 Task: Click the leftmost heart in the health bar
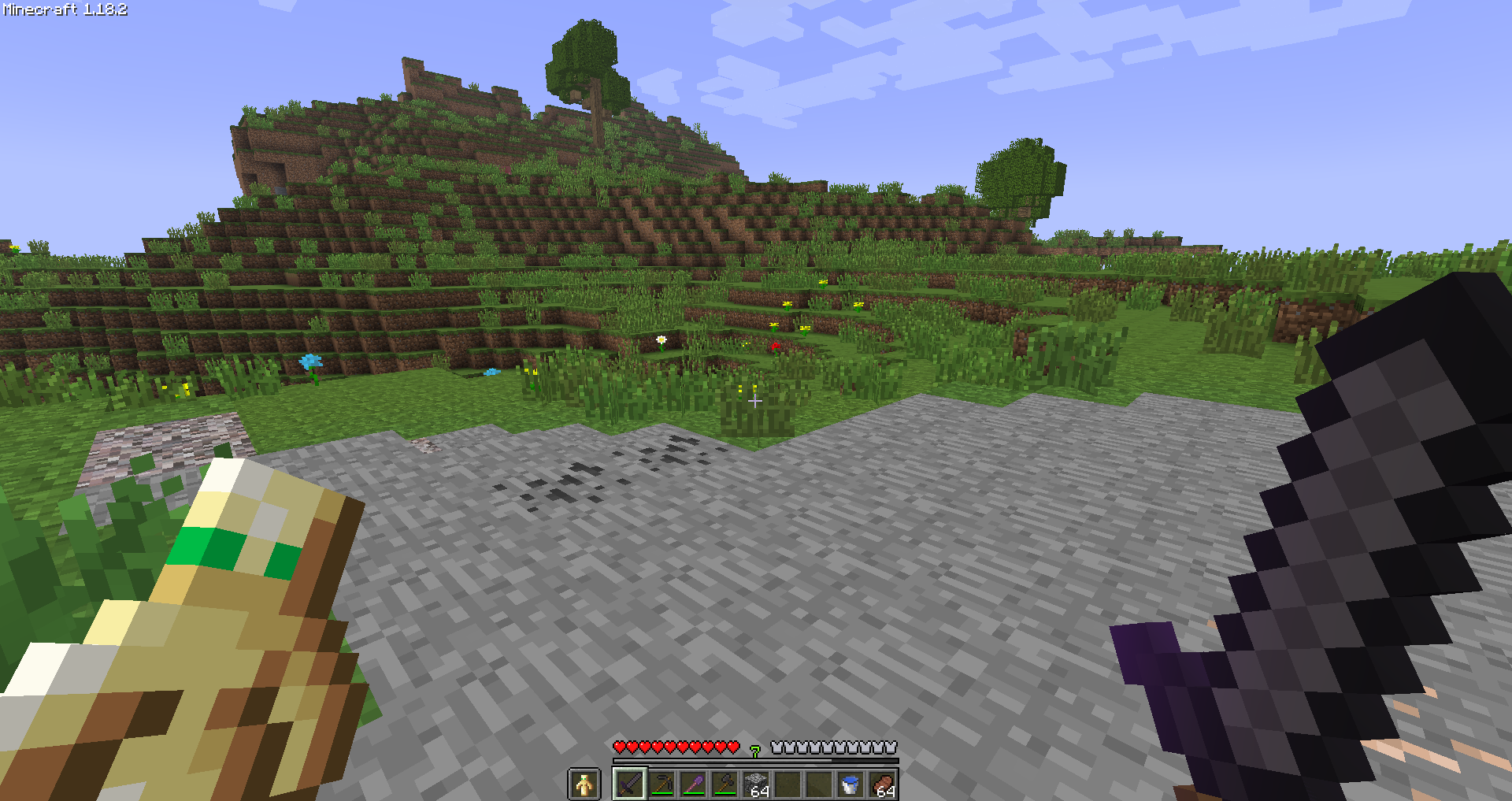(x=619, y=747)
